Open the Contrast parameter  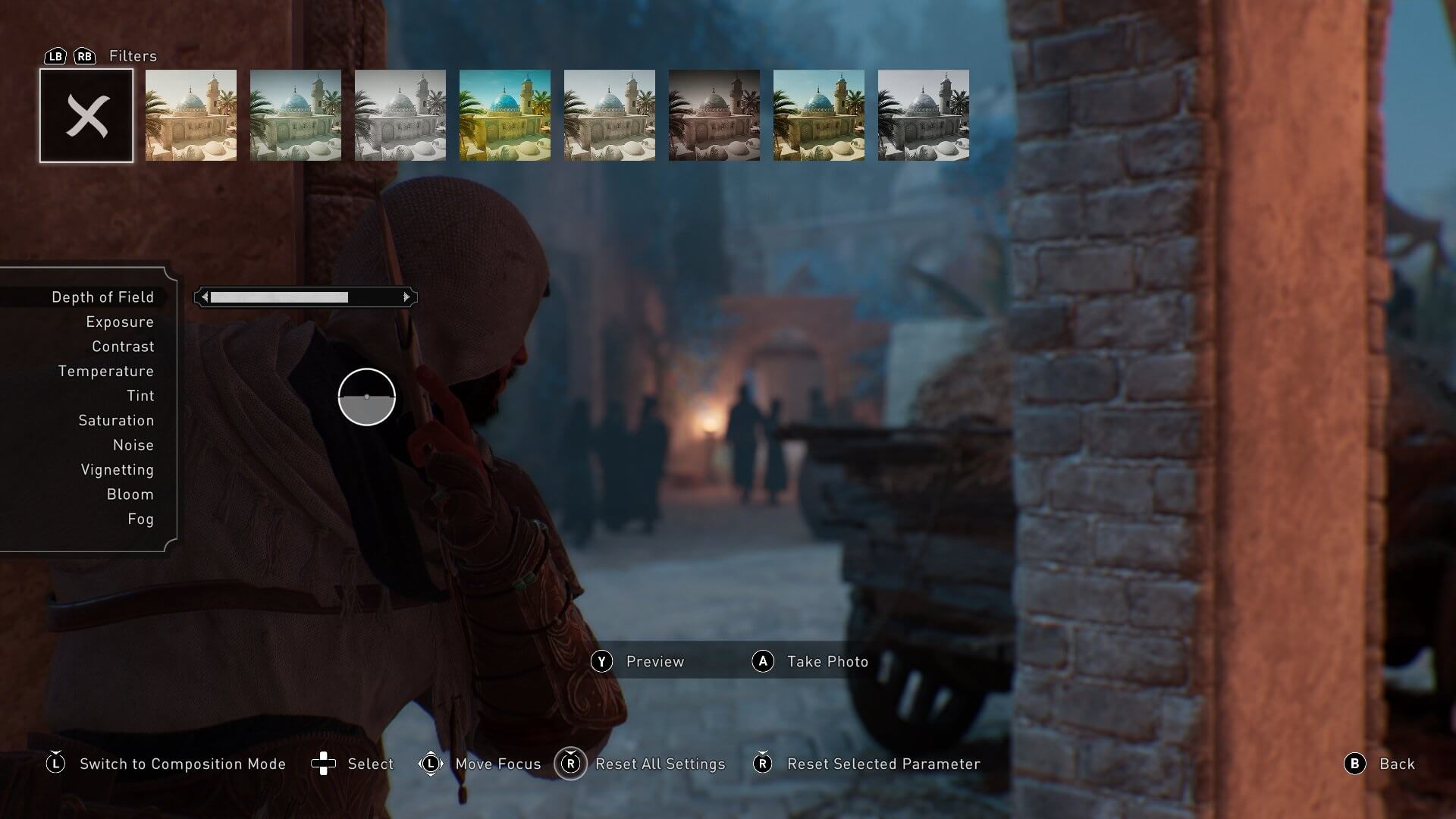click(123, 347)
